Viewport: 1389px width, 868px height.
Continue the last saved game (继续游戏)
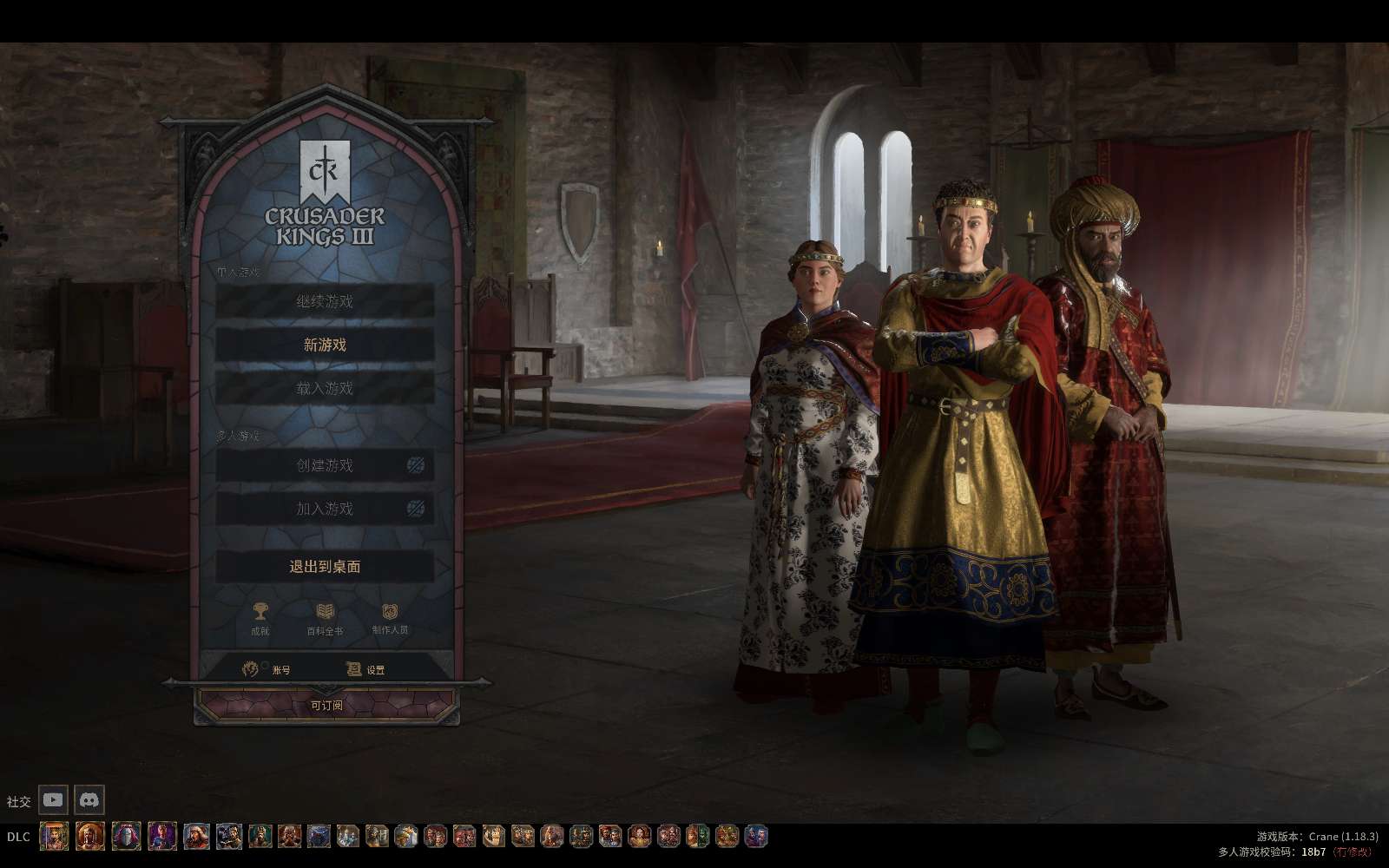coord(325,301)
